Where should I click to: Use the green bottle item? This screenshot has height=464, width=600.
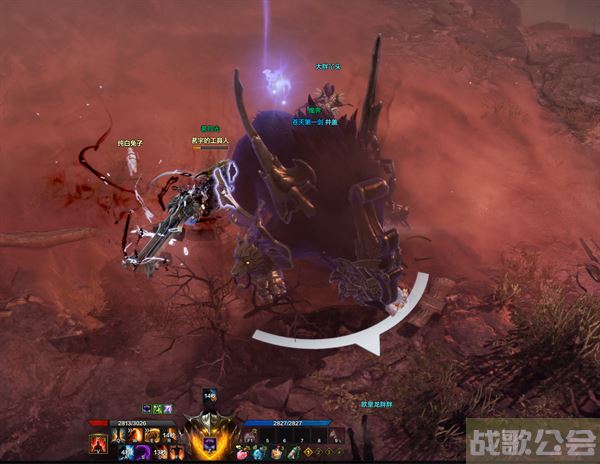292,453
